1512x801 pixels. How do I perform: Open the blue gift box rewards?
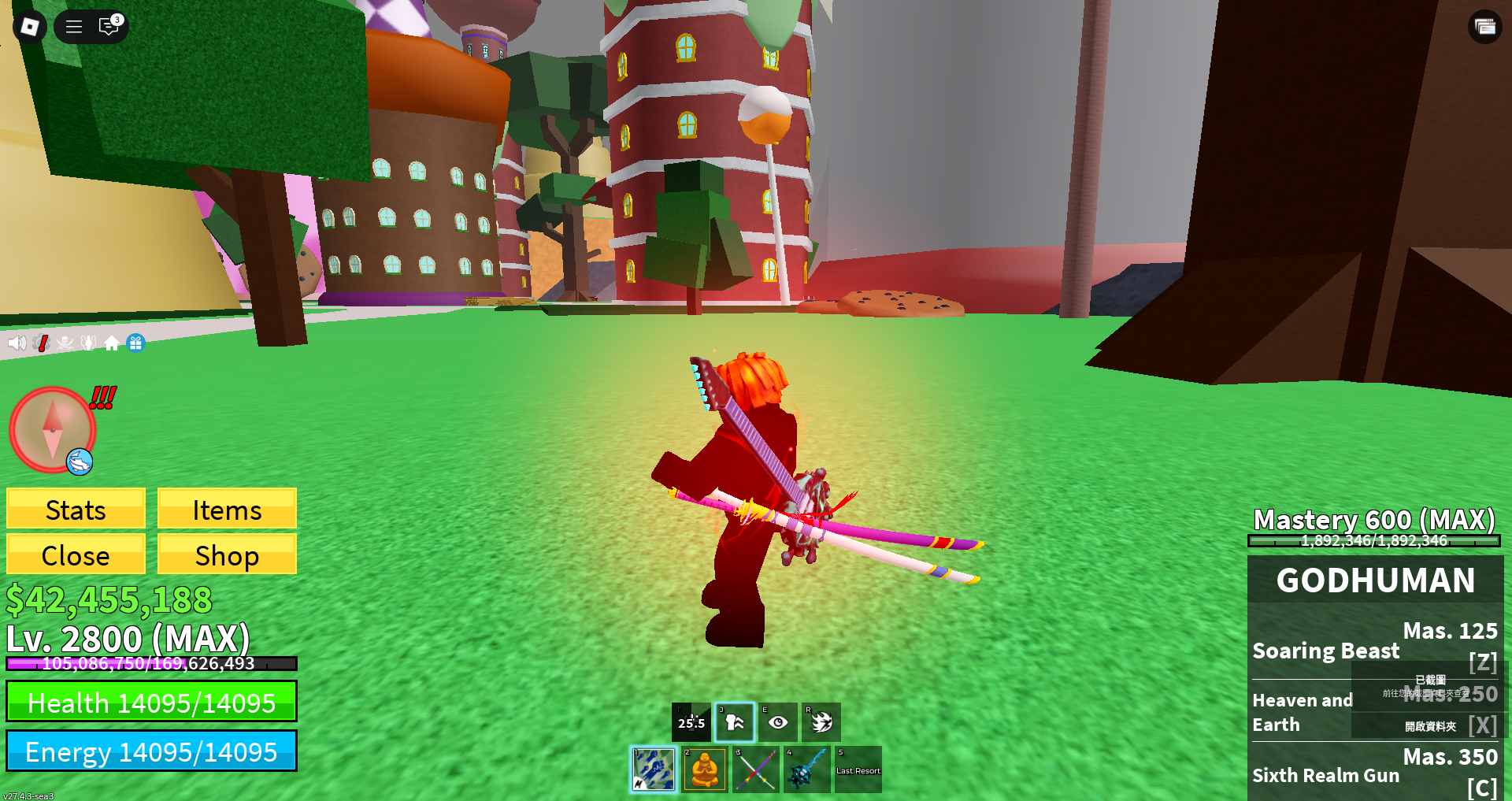tap(135, 343)
